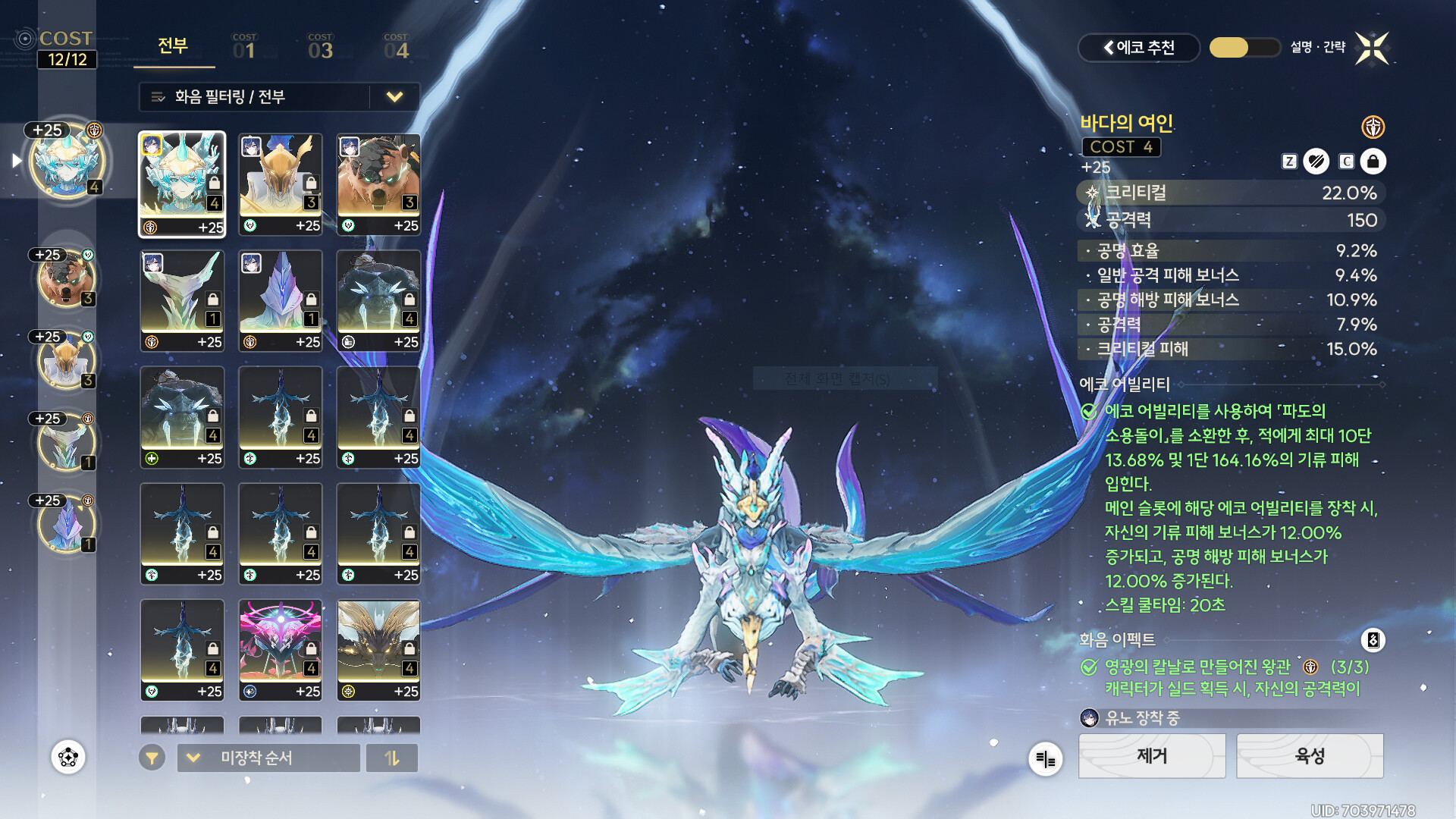
Task: Select the COST 1 tab
Action: pyautogui.click(x=244, y=47)
